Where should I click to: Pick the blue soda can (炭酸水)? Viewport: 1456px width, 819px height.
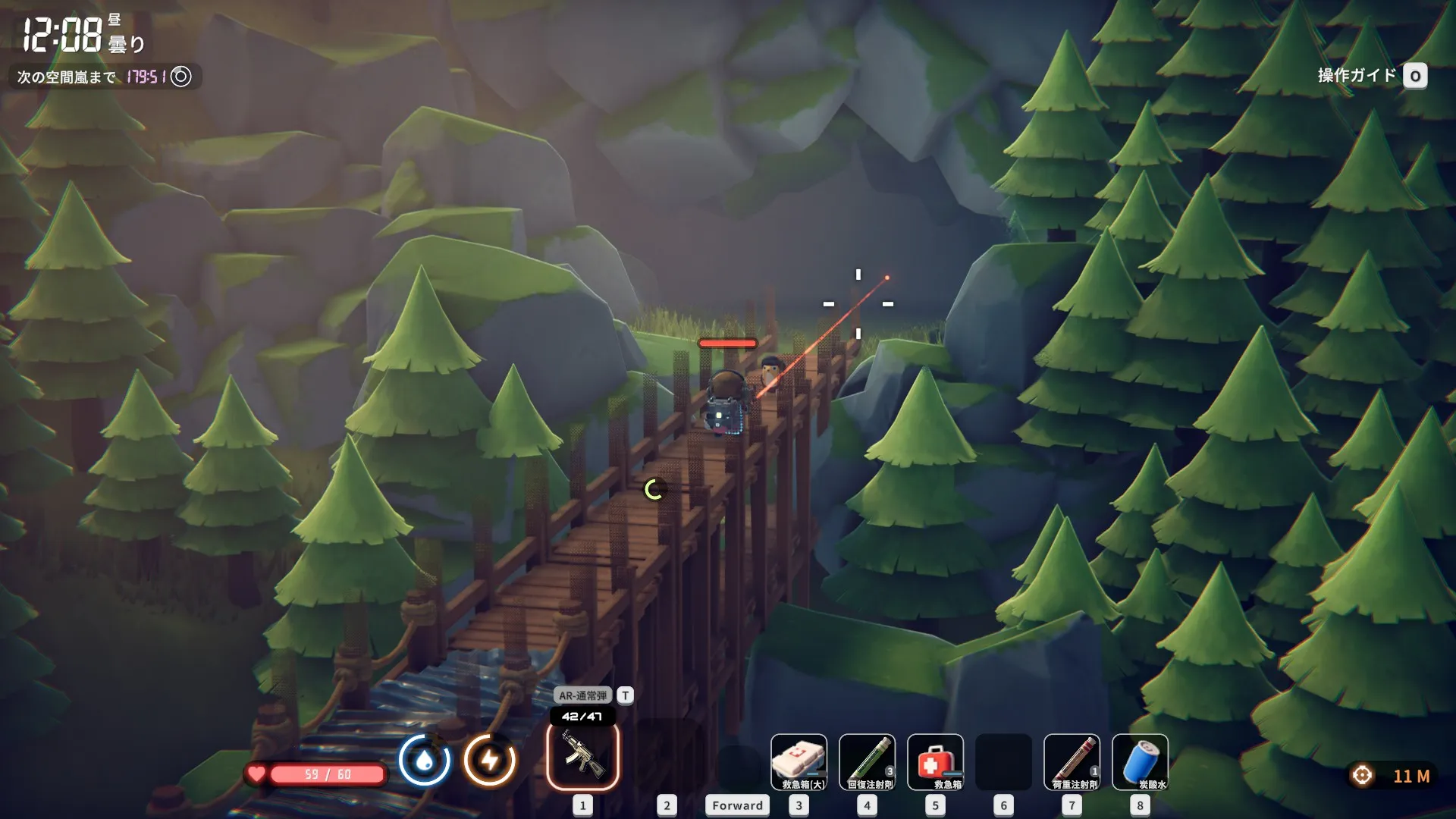(1140, 761)
